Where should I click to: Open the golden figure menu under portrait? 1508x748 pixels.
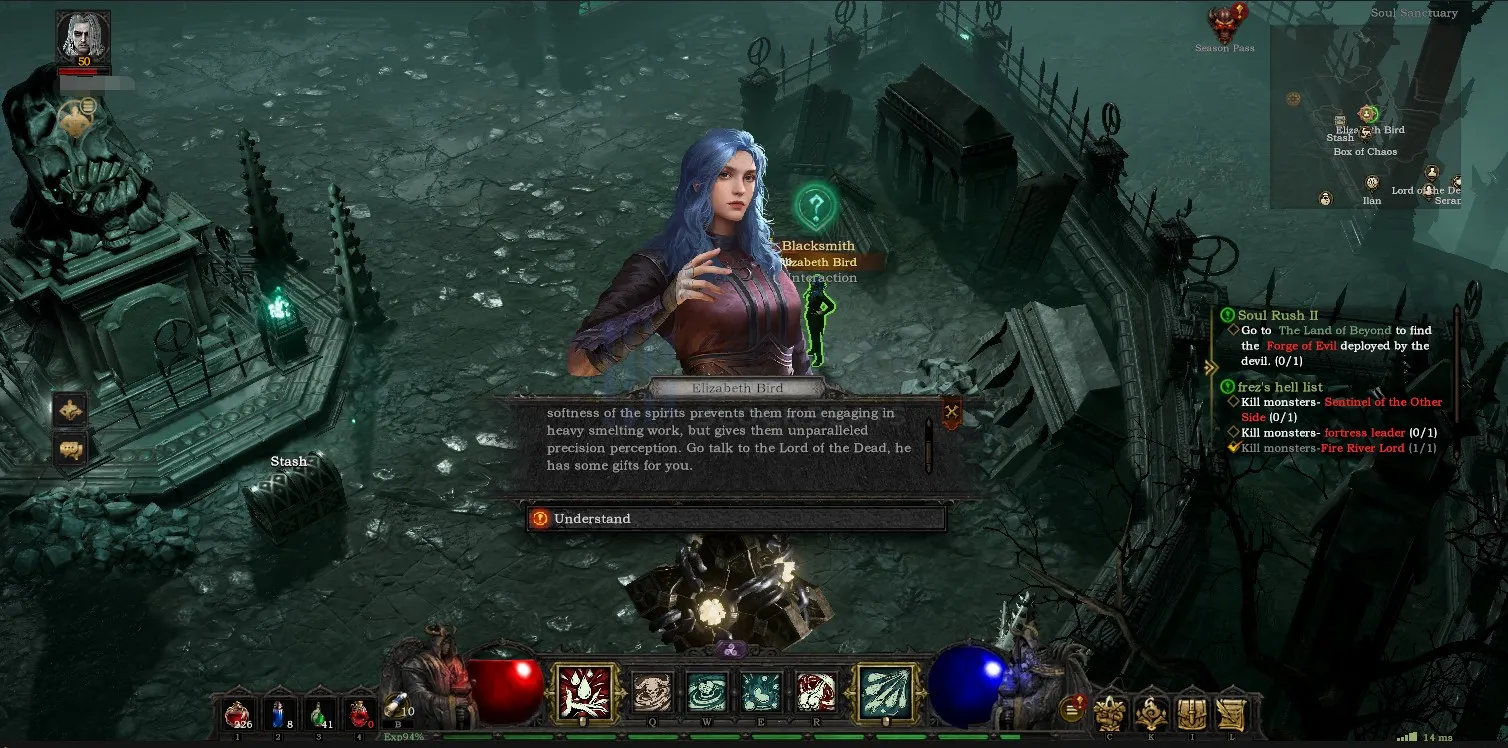(x=75, y=120)
